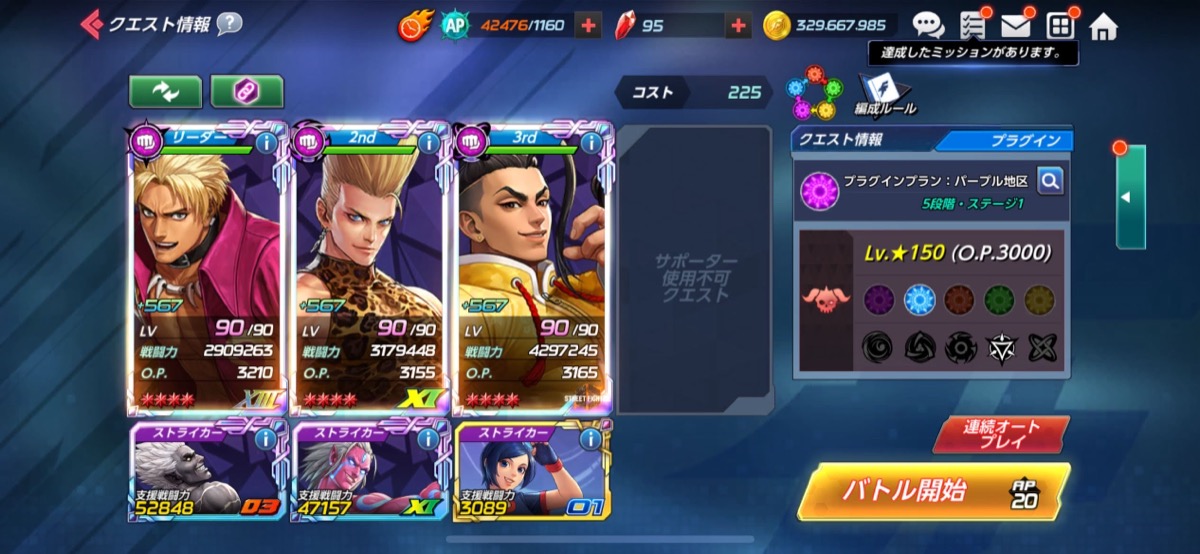Open the chat speech bubble icon
The width and height of the screenshot is (1200, 554).
(928, 26)
